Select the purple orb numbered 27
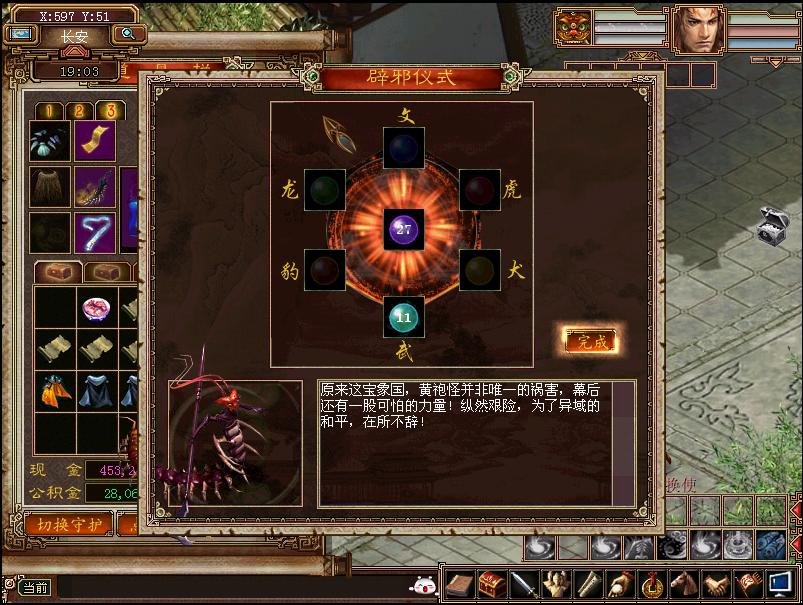This screenshot has width=803, height=605. [403, 230]
